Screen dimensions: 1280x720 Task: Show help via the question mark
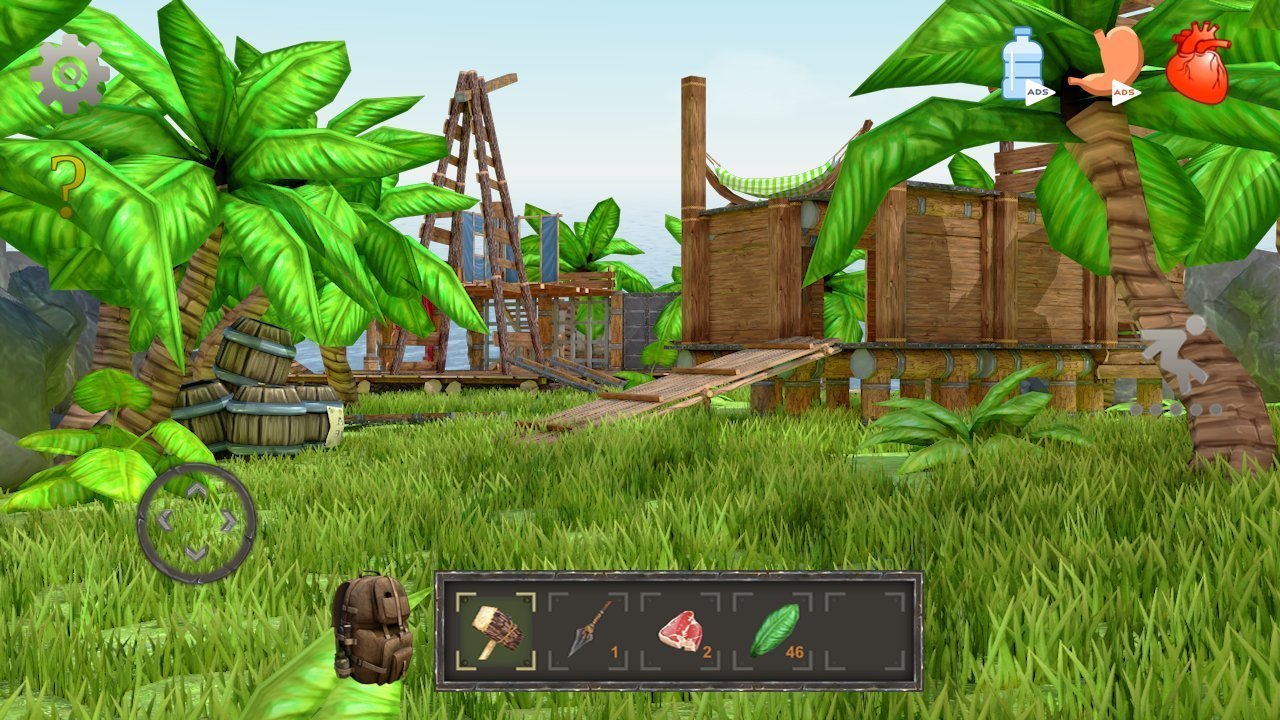(x=67, y=187)
